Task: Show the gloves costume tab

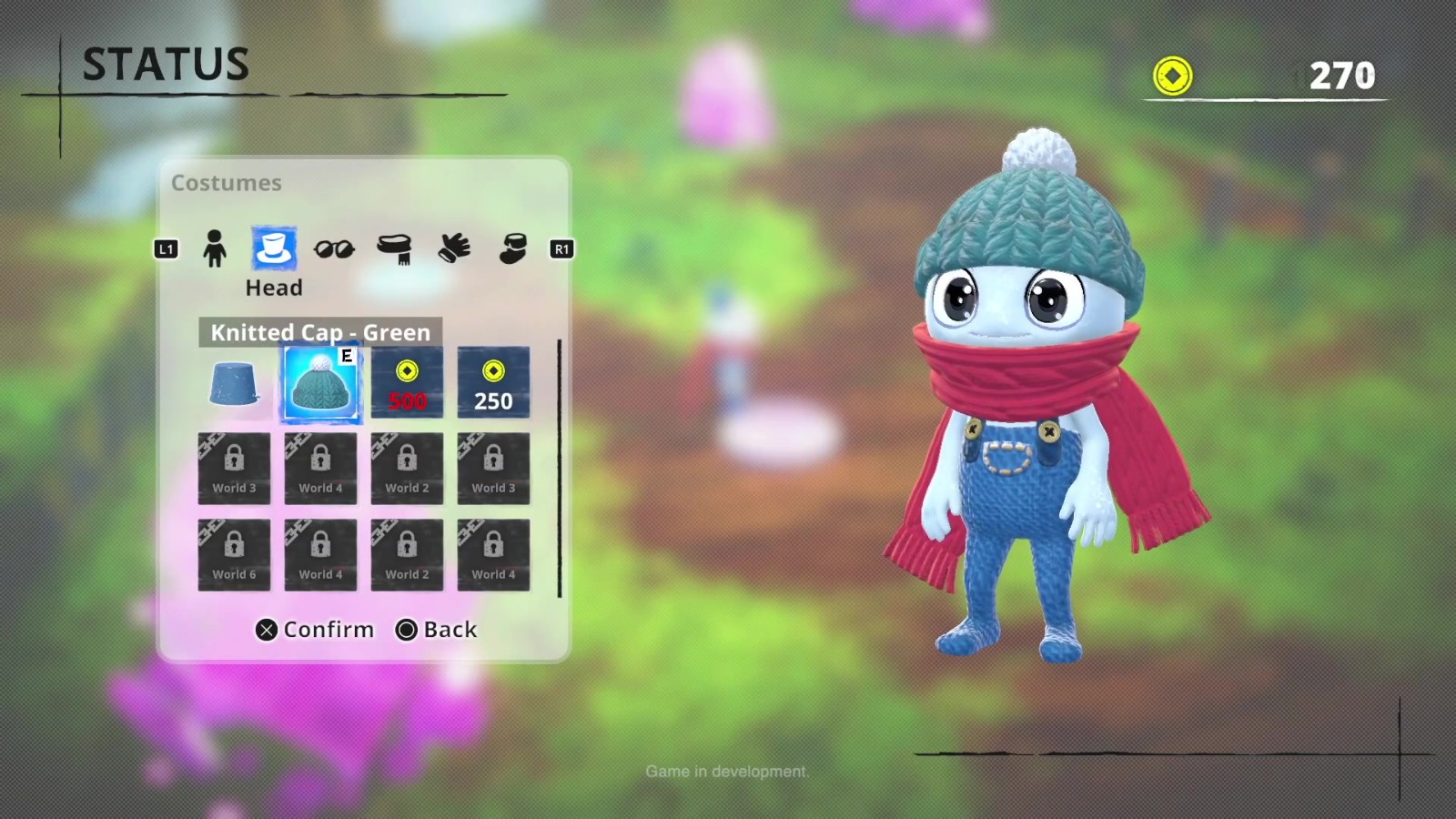Action: click(454, 248)
